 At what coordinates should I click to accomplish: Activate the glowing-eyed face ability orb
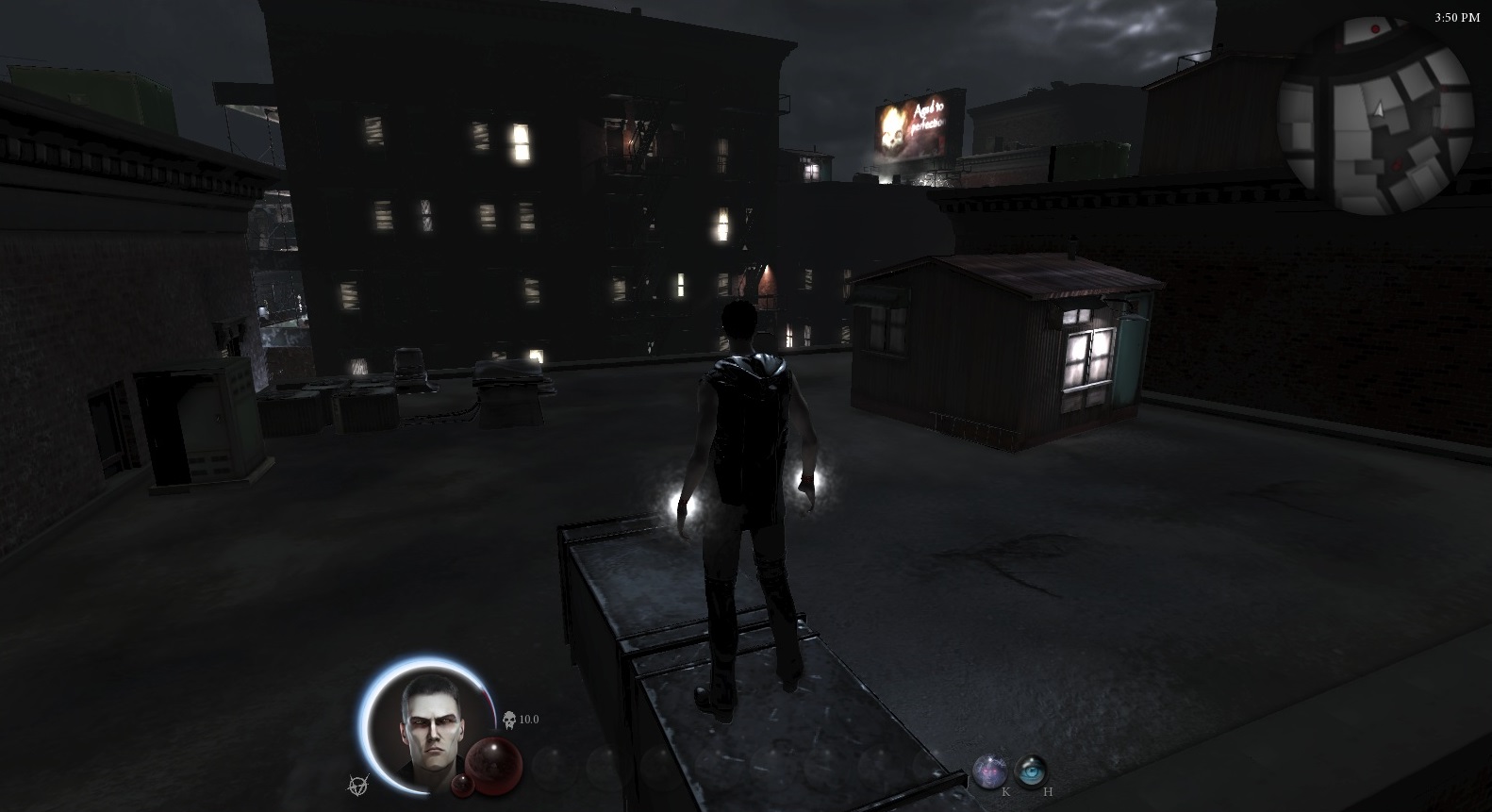coord(989,771)
